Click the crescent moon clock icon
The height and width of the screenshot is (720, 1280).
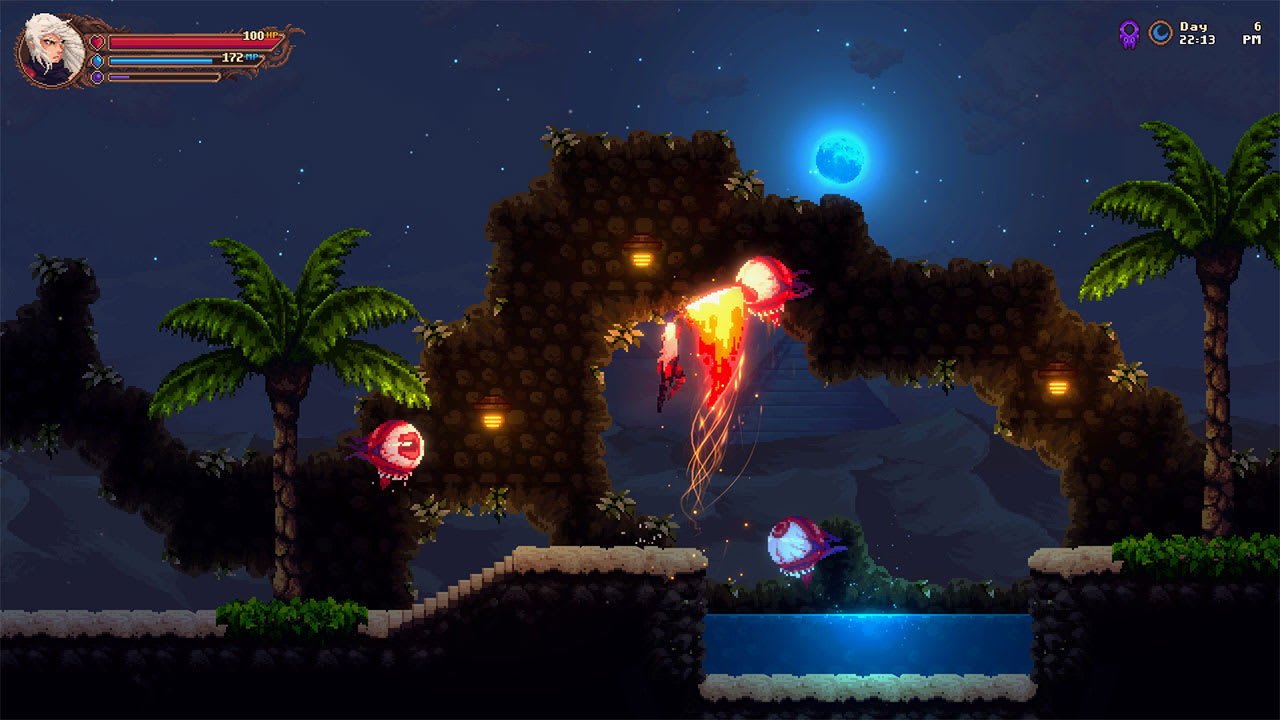point(1160,32)
